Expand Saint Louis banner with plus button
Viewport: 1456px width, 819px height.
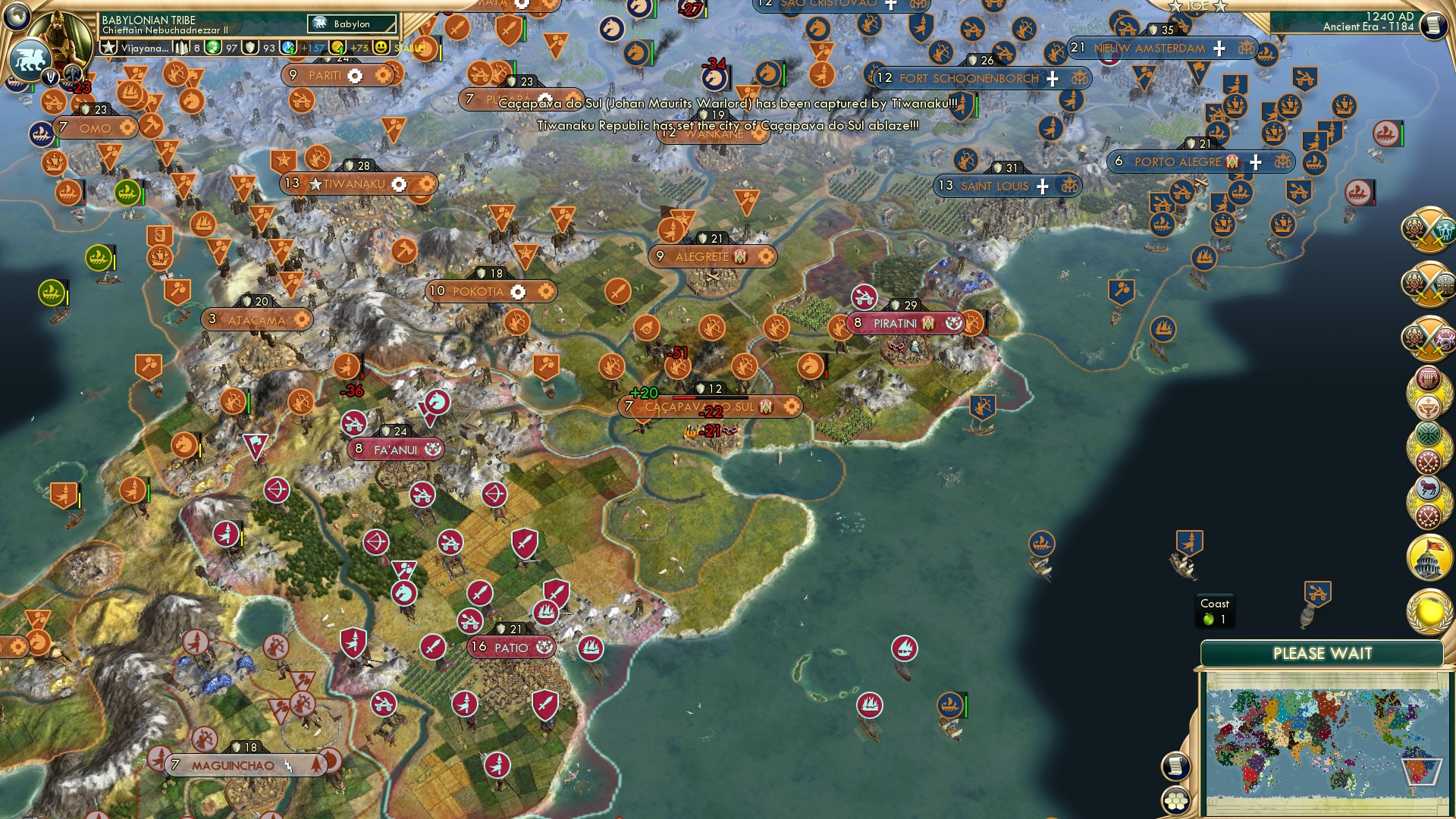click(1043, 185)
